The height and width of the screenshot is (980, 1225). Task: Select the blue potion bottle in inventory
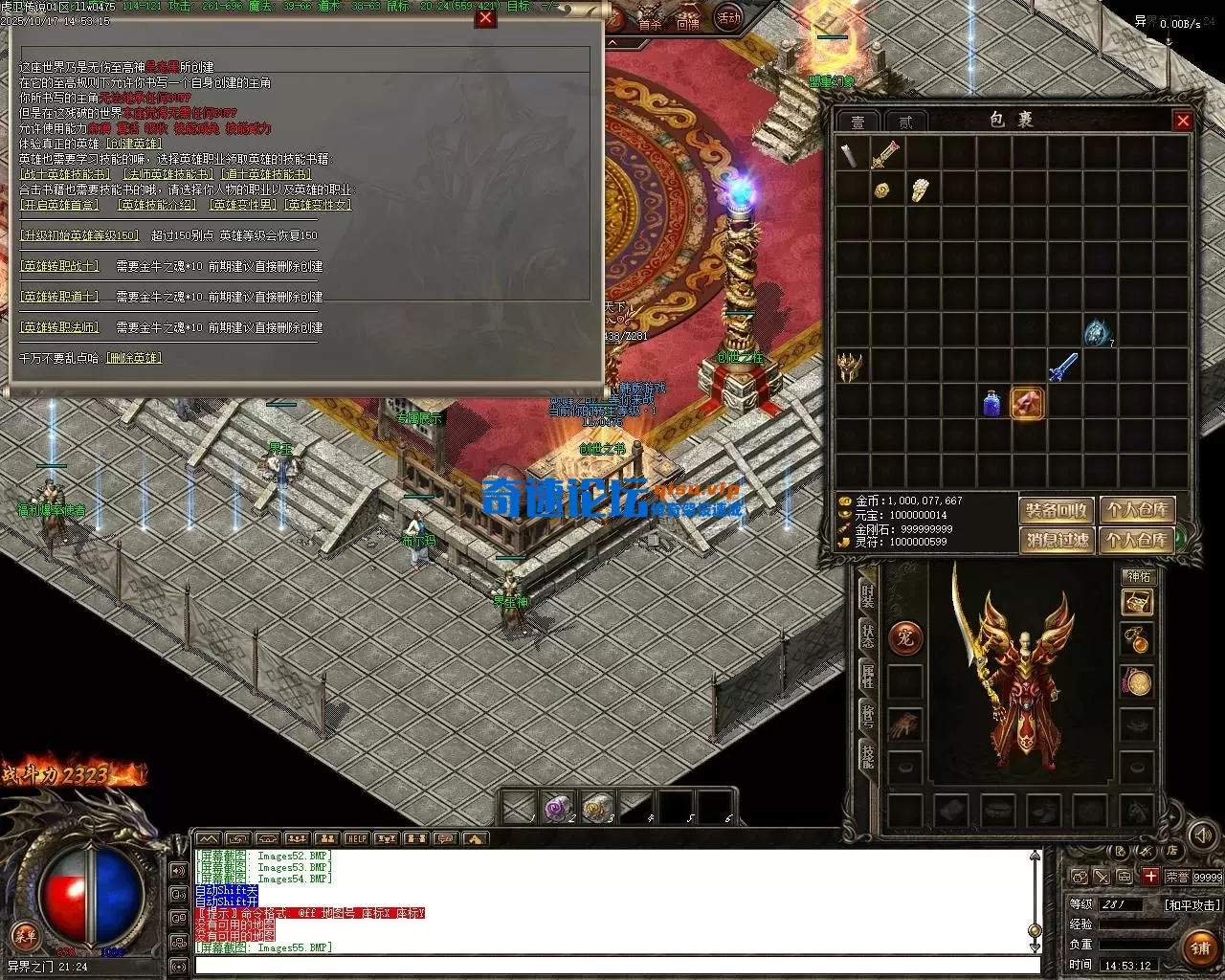[x=991, y=404]
